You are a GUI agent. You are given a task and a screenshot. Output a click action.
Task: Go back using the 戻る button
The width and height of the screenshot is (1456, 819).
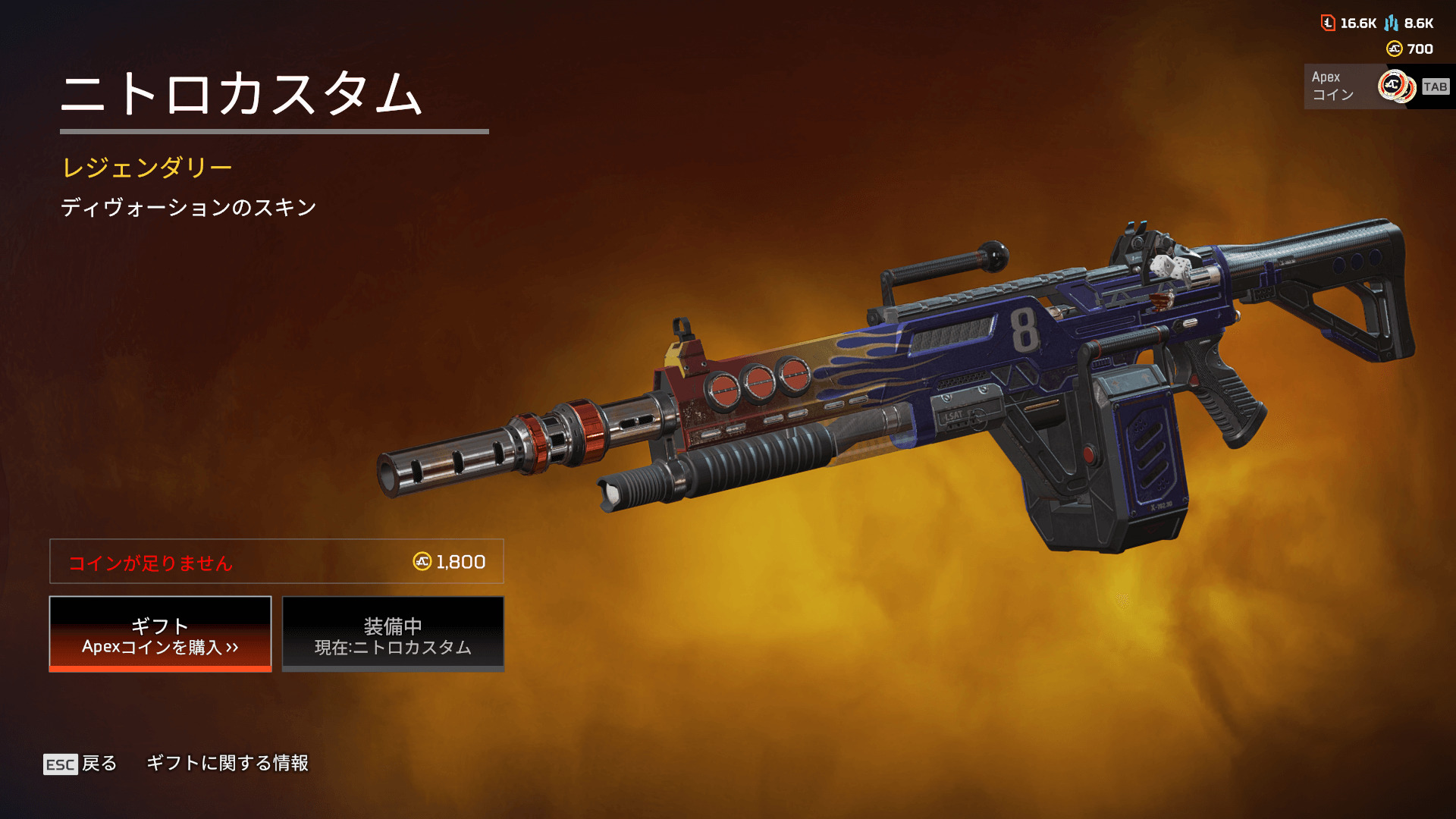click(81, 763)
